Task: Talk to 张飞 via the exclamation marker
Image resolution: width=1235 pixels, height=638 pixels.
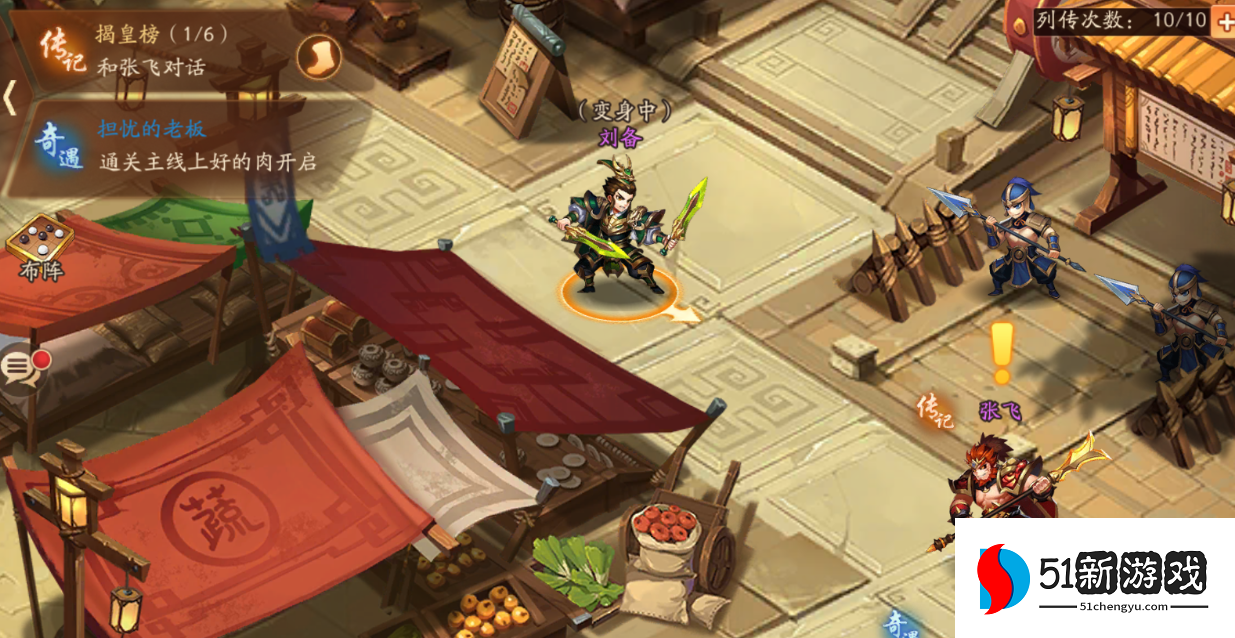Action: [x=1001, y=353]
